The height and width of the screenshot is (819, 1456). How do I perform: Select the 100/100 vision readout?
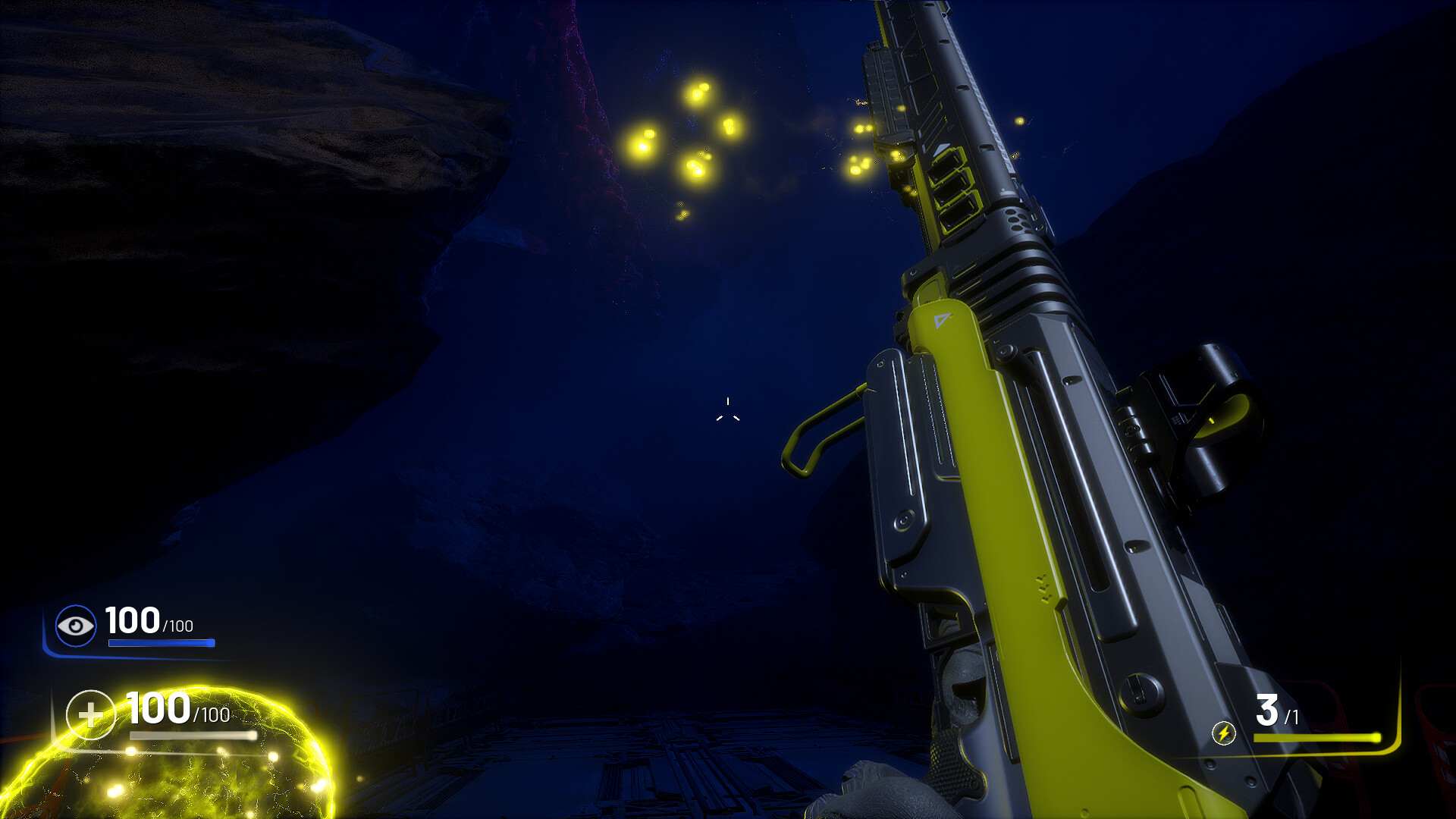pyautogui.click(x=148, y=622)
